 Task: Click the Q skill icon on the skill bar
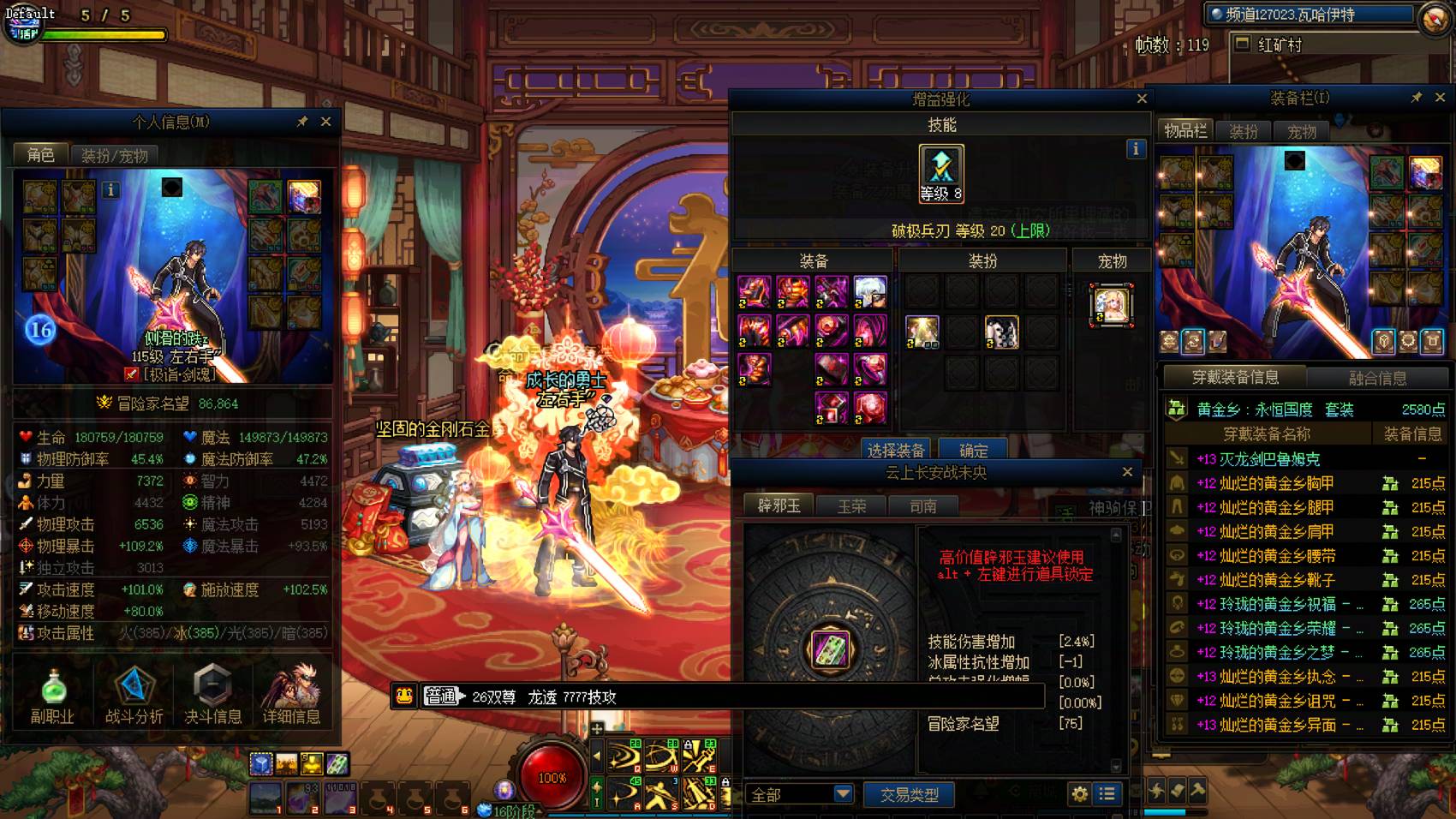[624, 754]
